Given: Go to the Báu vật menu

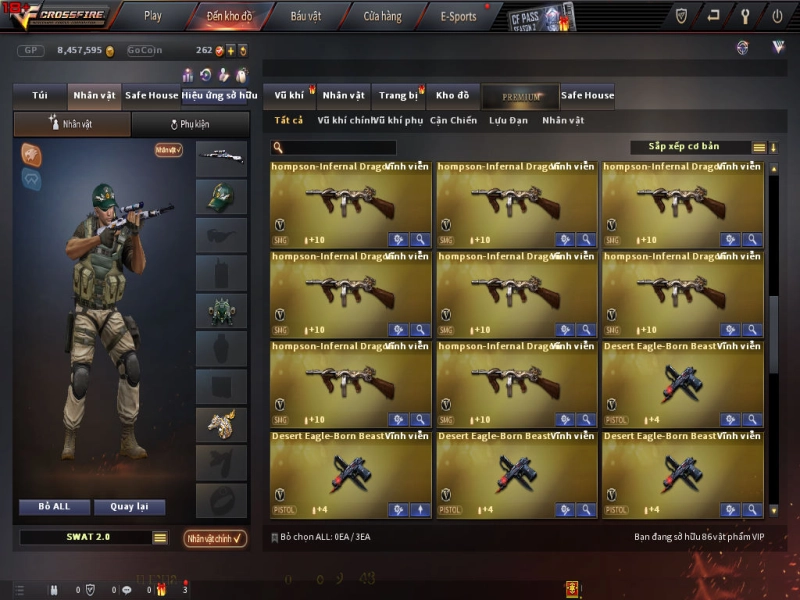Looking at the screenshot, I should tap(306, 16).
